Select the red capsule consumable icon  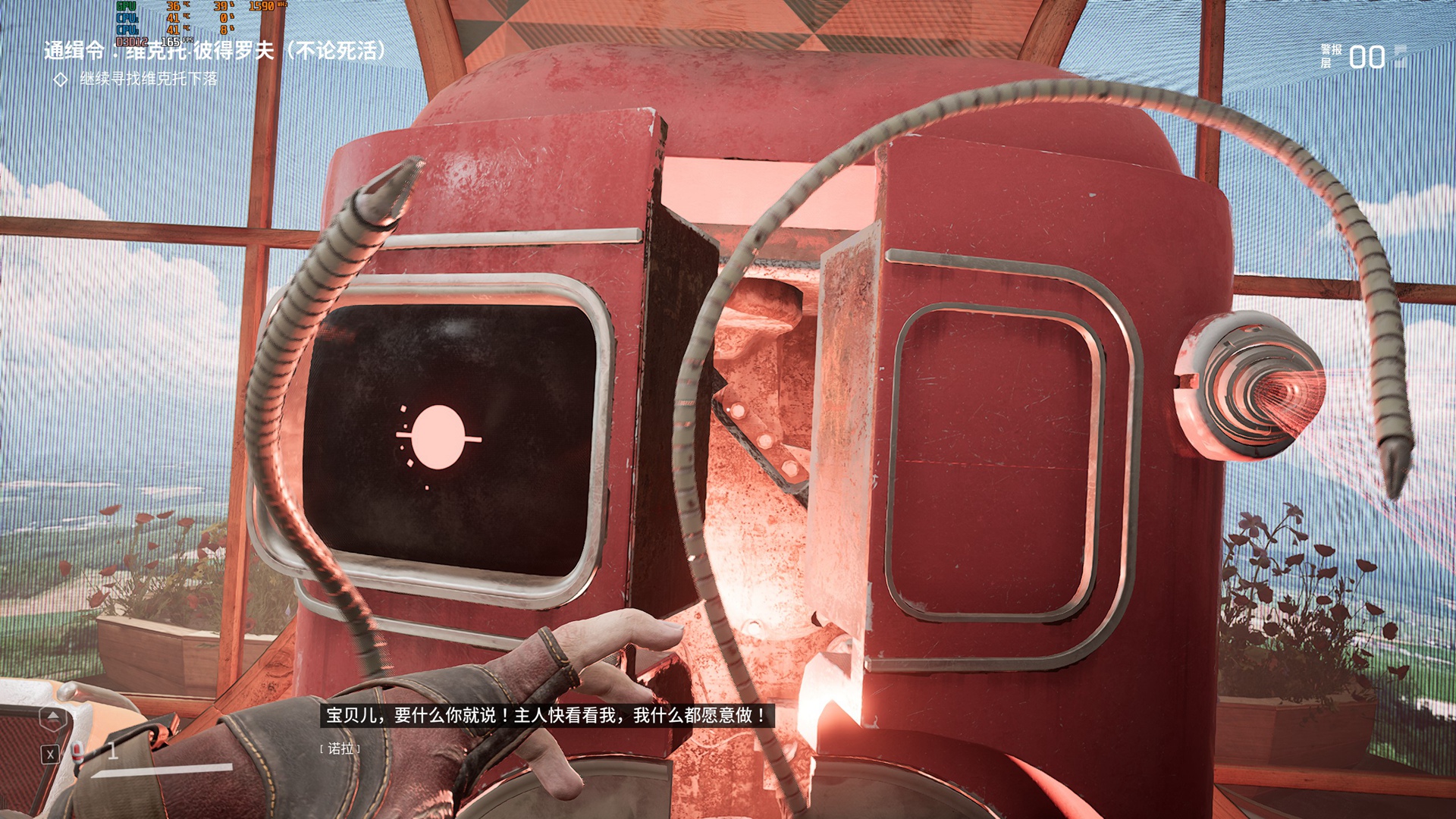[x=77, y=751]
